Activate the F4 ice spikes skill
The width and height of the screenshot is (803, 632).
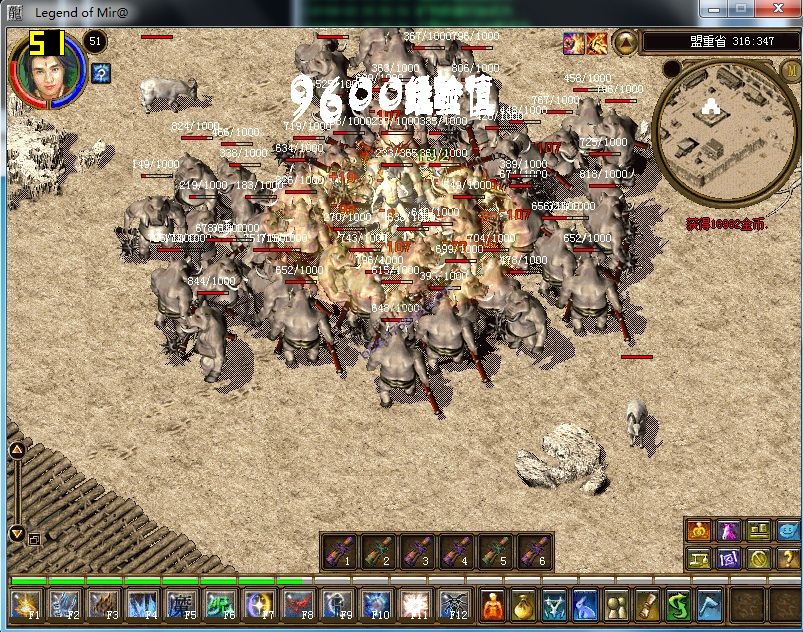click(145, 605)
